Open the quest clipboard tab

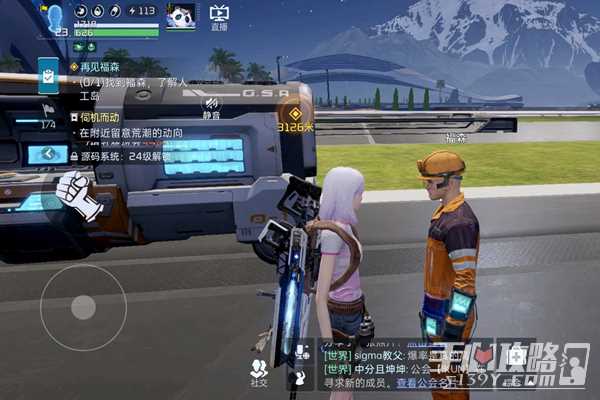coord(48,74)
